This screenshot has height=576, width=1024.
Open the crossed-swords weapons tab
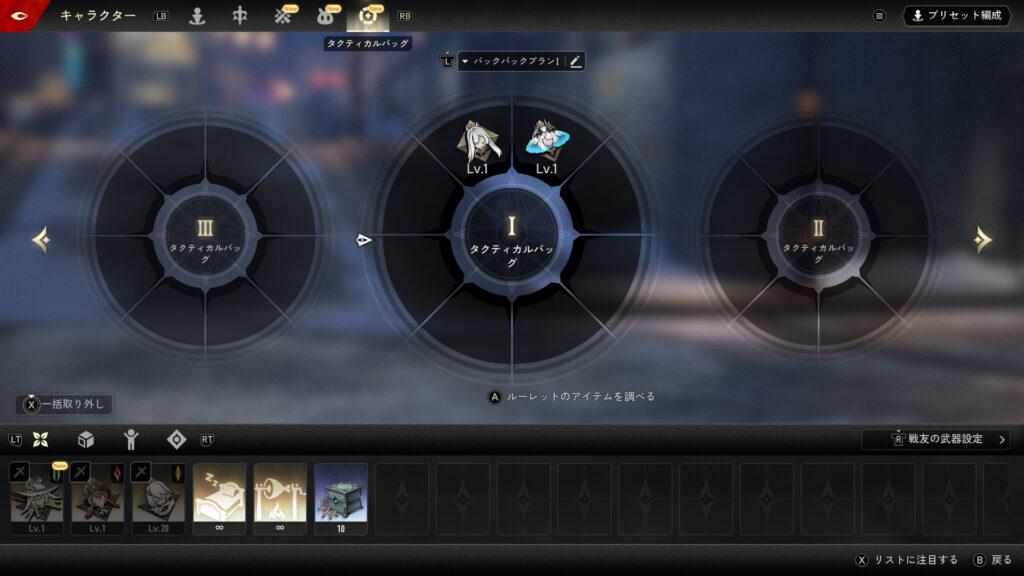(x=283, y=16)
